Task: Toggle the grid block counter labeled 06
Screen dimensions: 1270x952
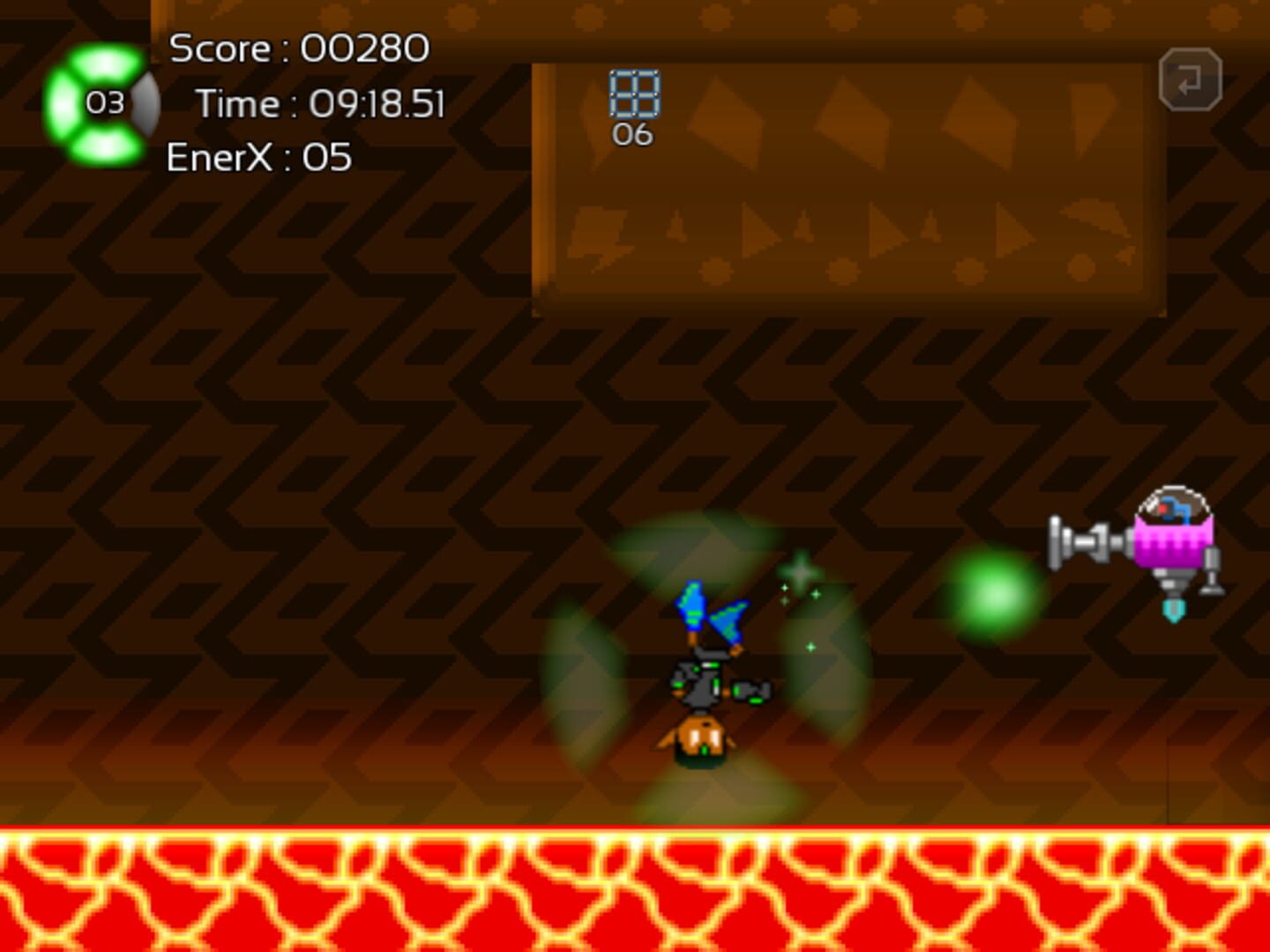Action: pyautogui.click(x=631, y=134)
